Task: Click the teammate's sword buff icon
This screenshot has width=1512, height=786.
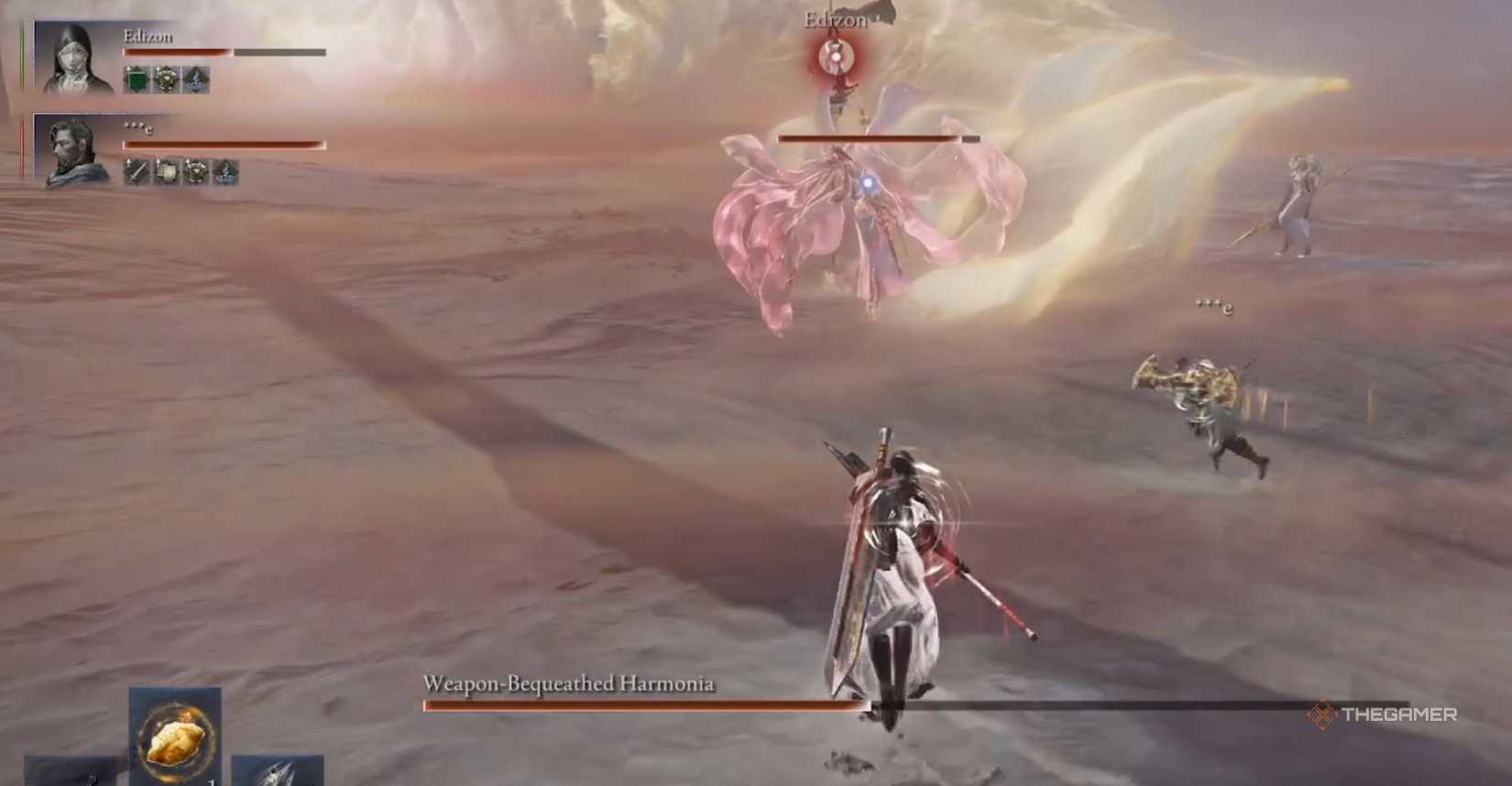Action: [x=137, y=170]
